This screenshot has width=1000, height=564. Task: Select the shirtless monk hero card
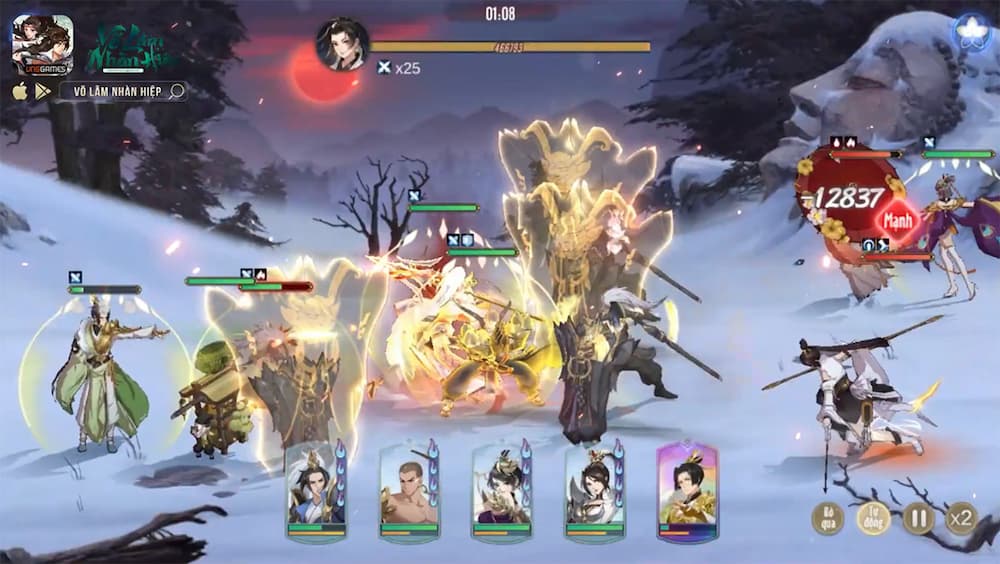click(408, 491)
